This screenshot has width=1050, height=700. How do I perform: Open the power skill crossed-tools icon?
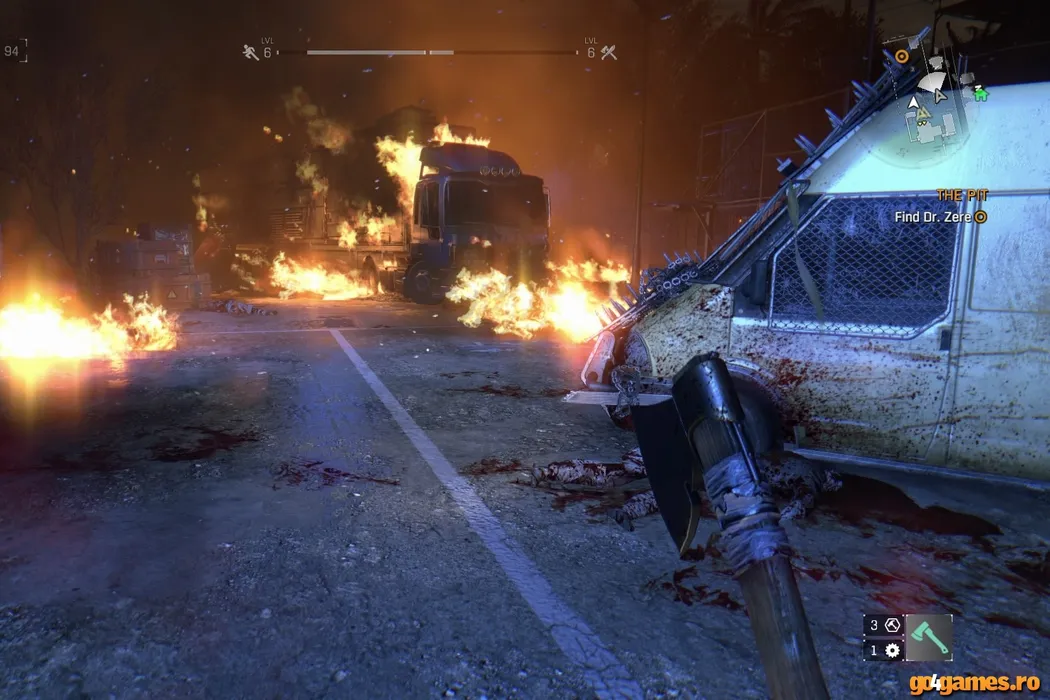(x=608, y=52)
